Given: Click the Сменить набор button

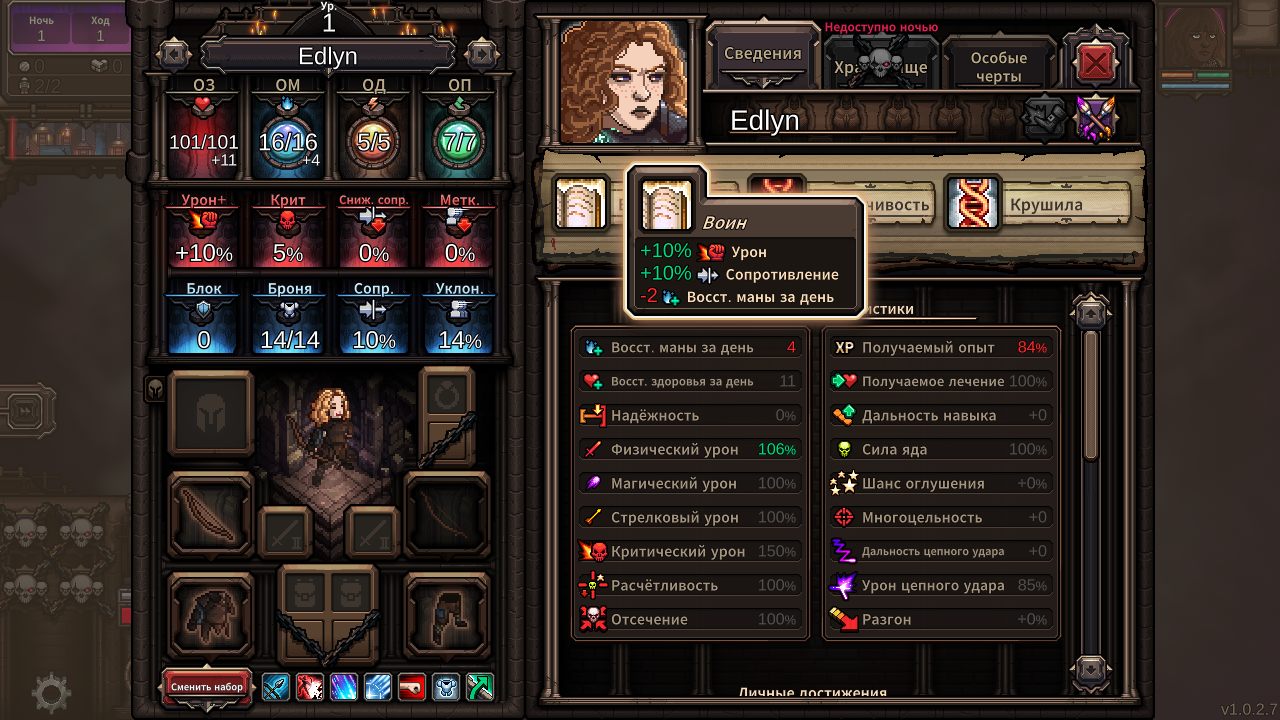Looking at the screenshot, I should click(207, 687).
